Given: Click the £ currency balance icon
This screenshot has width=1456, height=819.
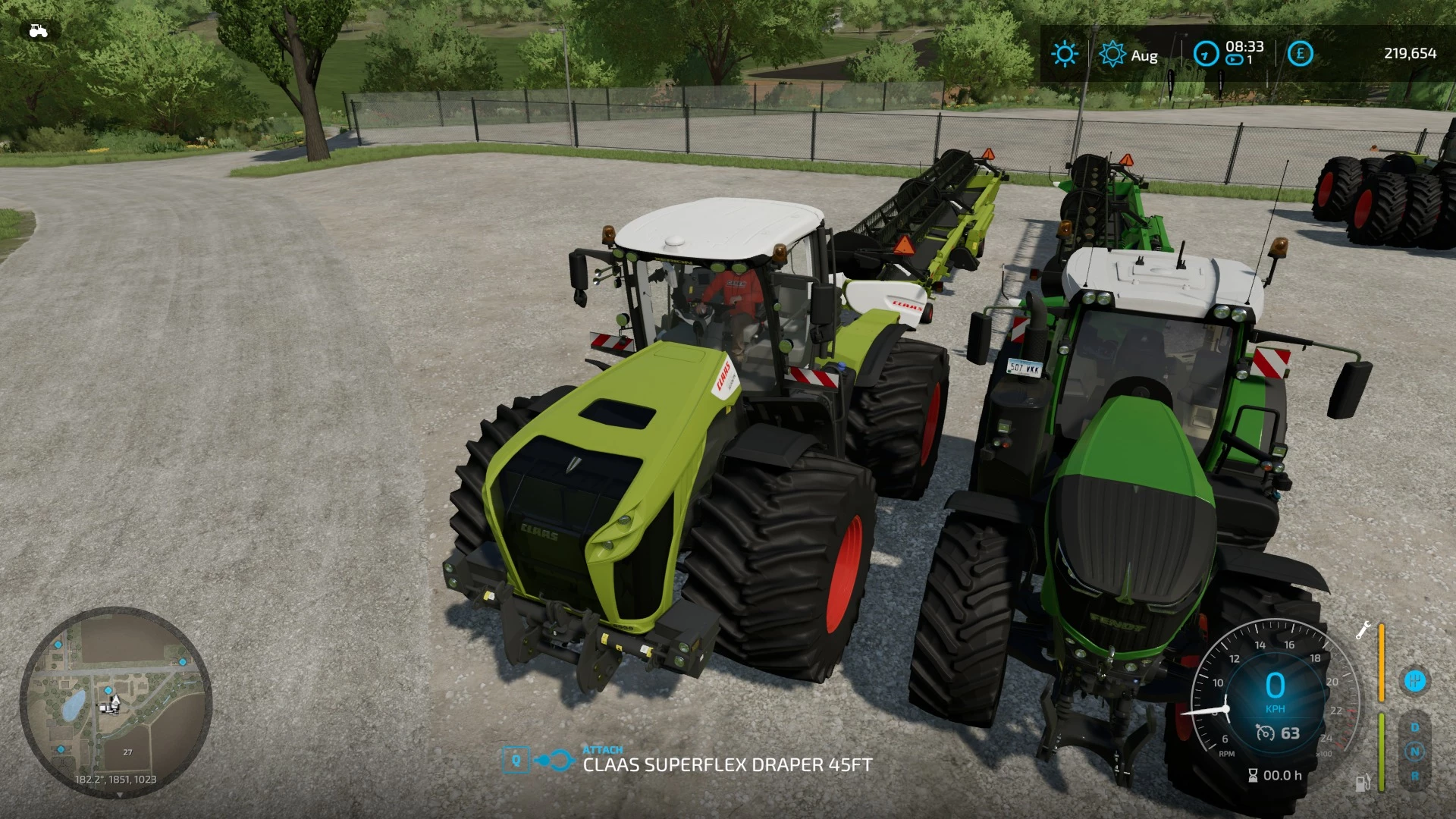Looking at the screenshot, I should tap(1300, 53).
